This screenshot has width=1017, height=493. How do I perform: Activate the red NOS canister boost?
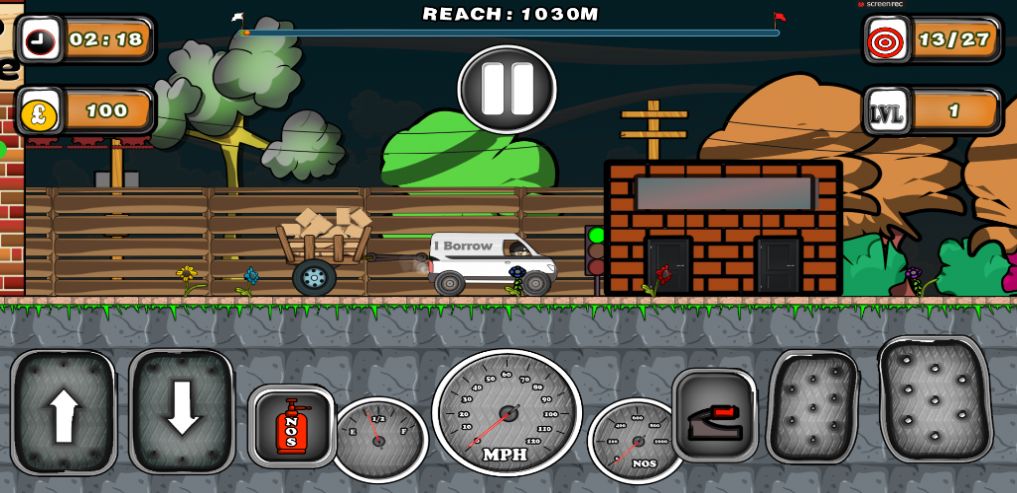291,425
